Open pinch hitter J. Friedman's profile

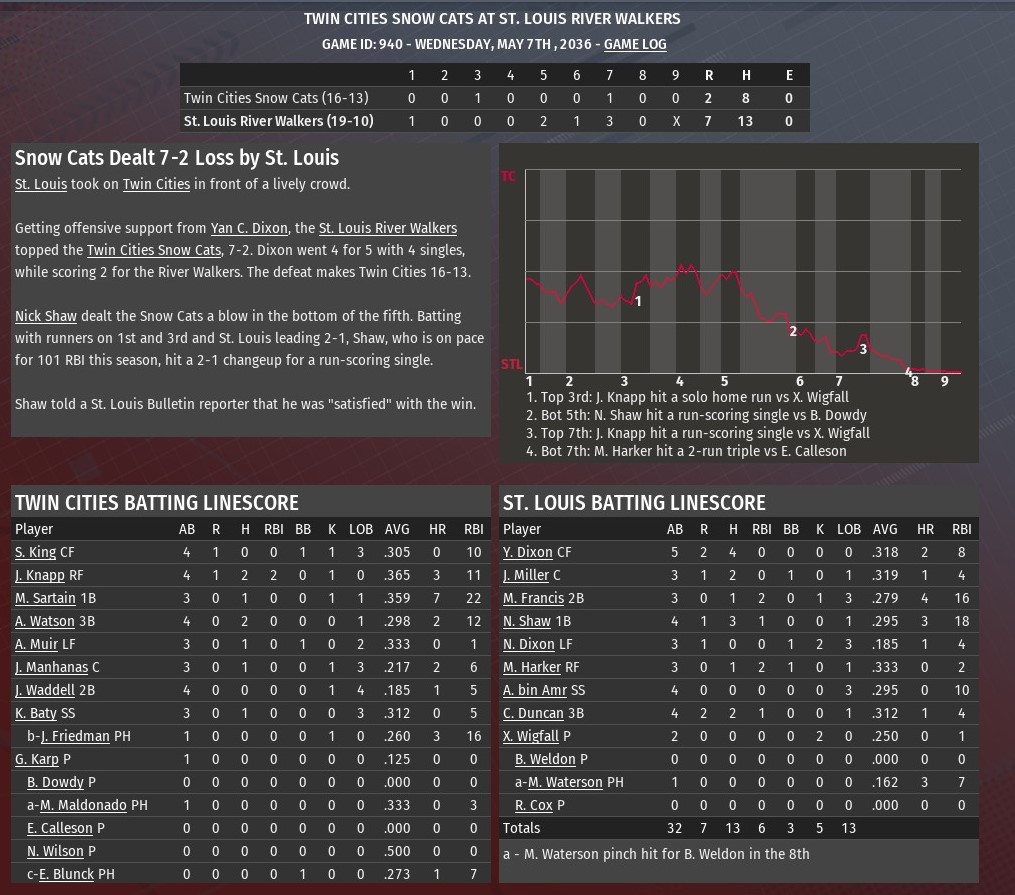tap(75, 736)
